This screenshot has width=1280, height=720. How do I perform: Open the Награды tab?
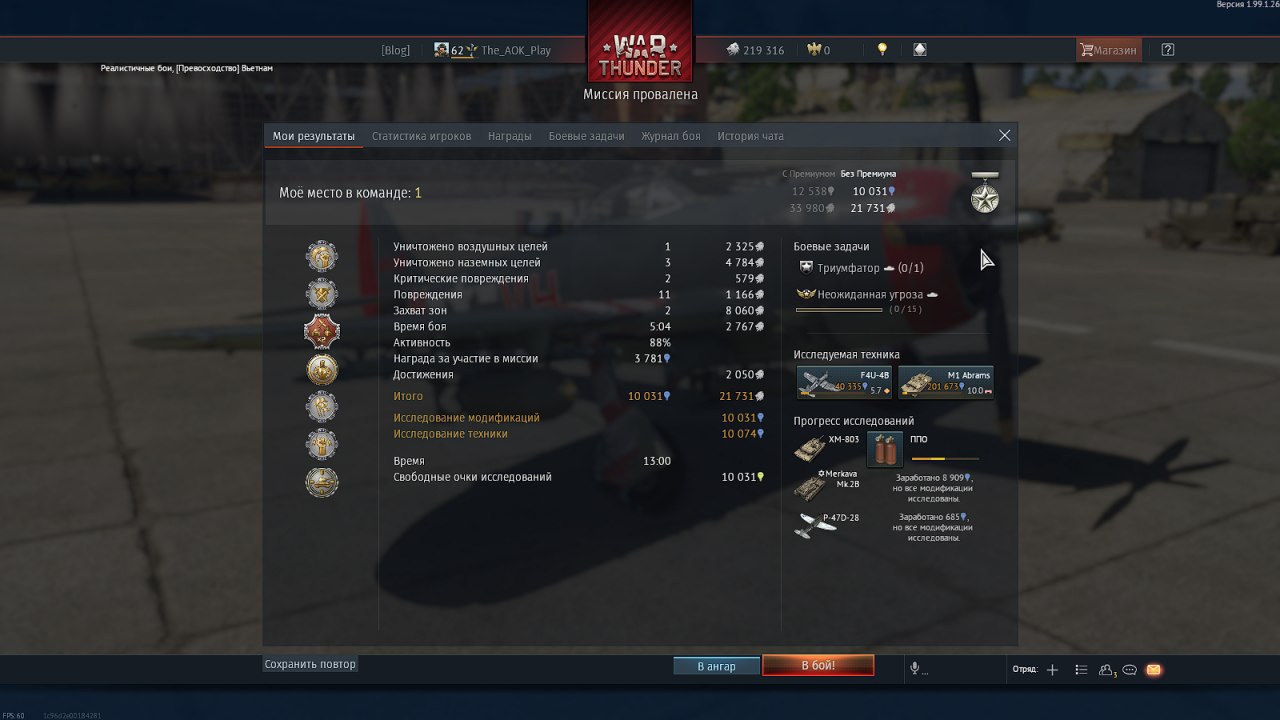(509, 136)
